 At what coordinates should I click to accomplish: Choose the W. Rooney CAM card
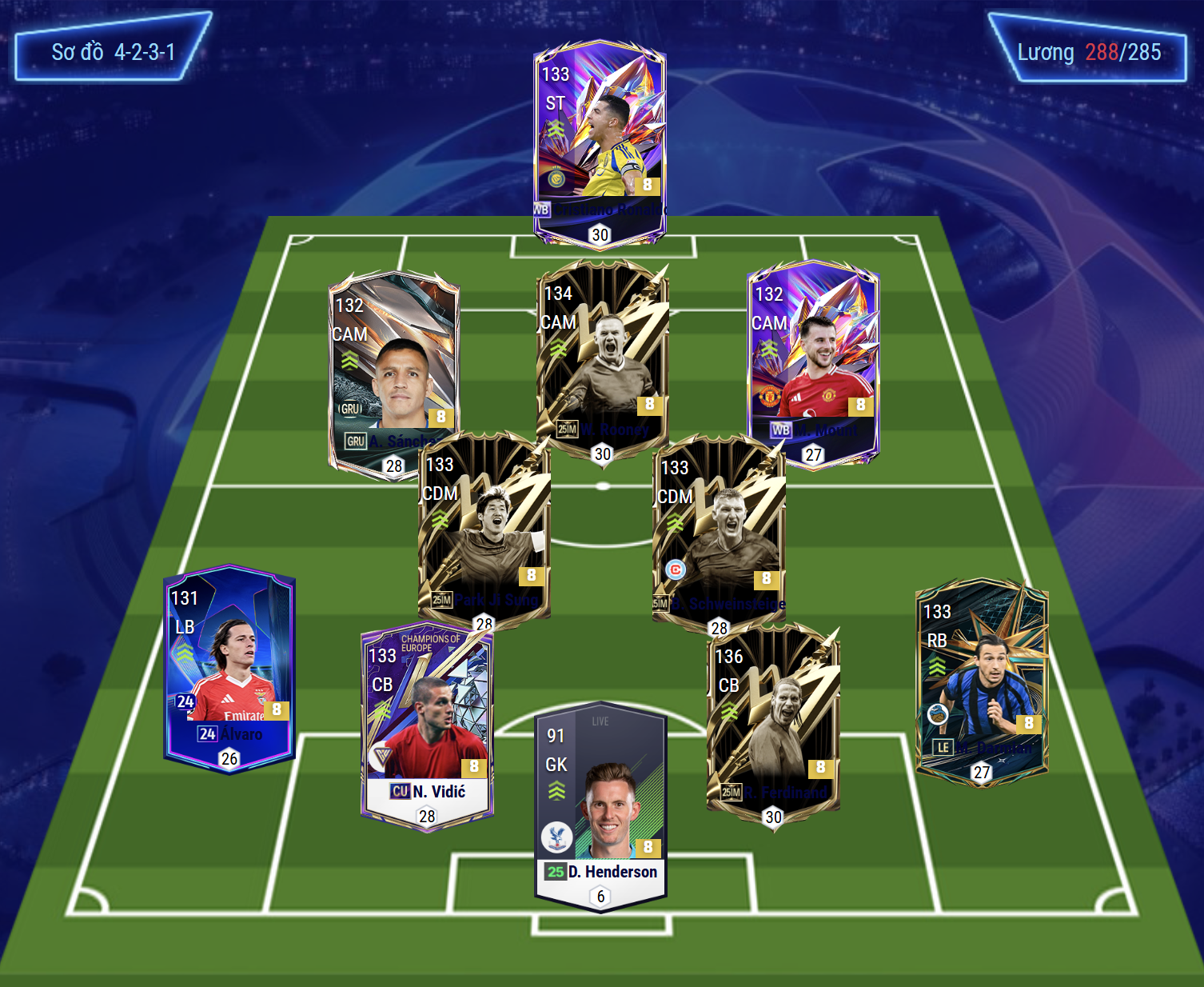point(603,352)
